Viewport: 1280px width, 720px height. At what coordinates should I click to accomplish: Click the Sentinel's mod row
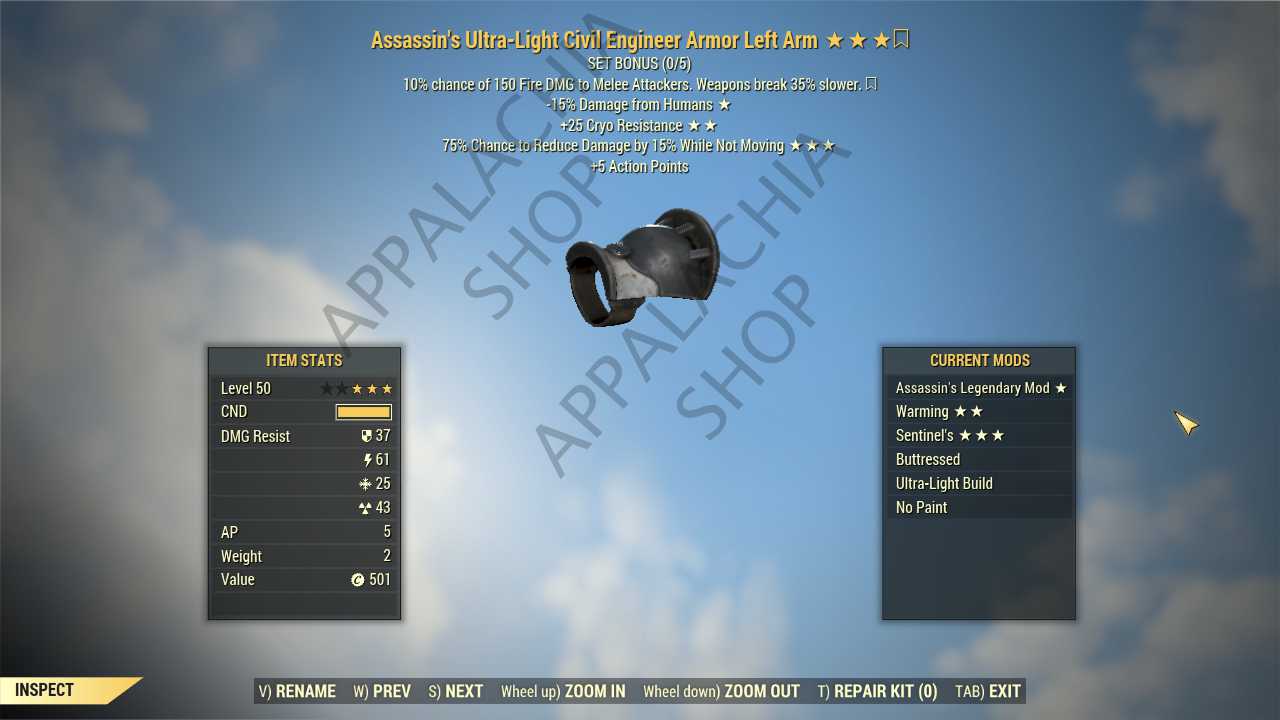point(979,436)
